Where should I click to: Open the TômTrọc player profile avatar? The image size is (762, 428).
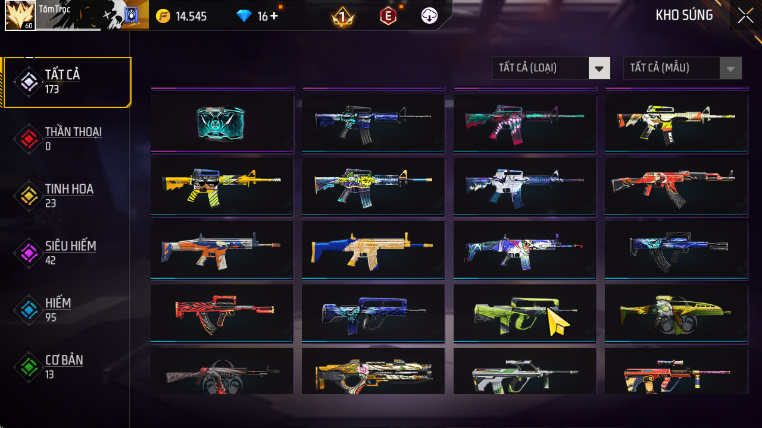(21, 15)
